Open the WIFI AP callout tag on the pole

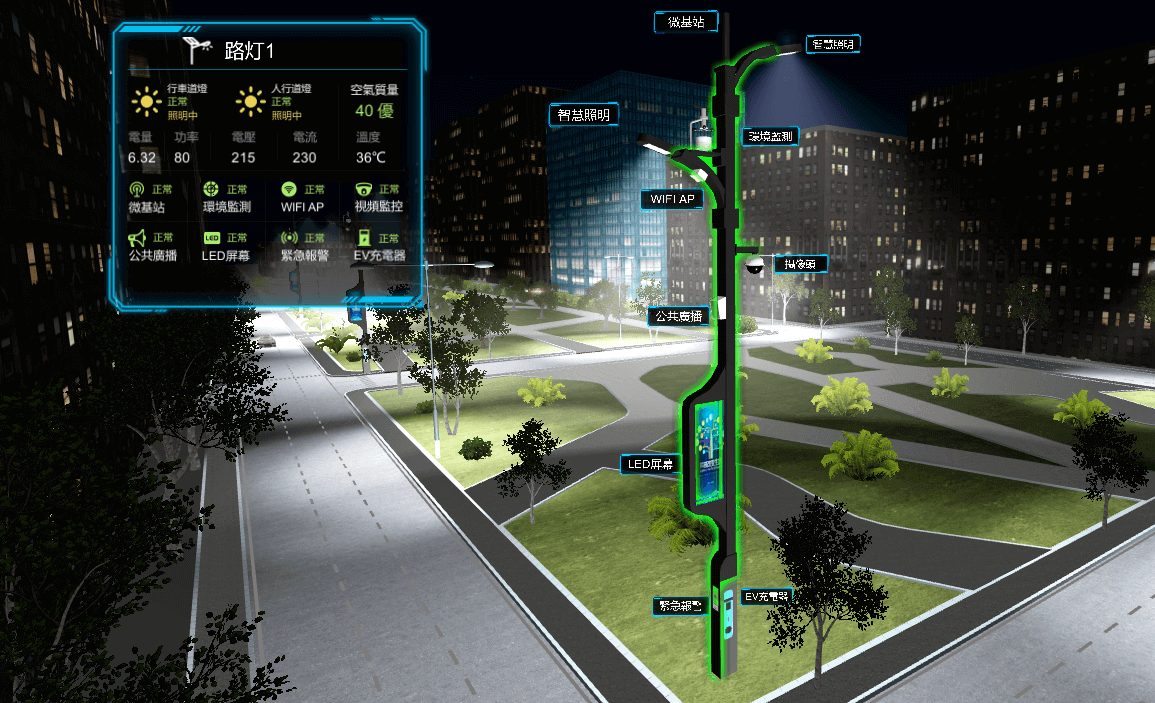(672, 199)
